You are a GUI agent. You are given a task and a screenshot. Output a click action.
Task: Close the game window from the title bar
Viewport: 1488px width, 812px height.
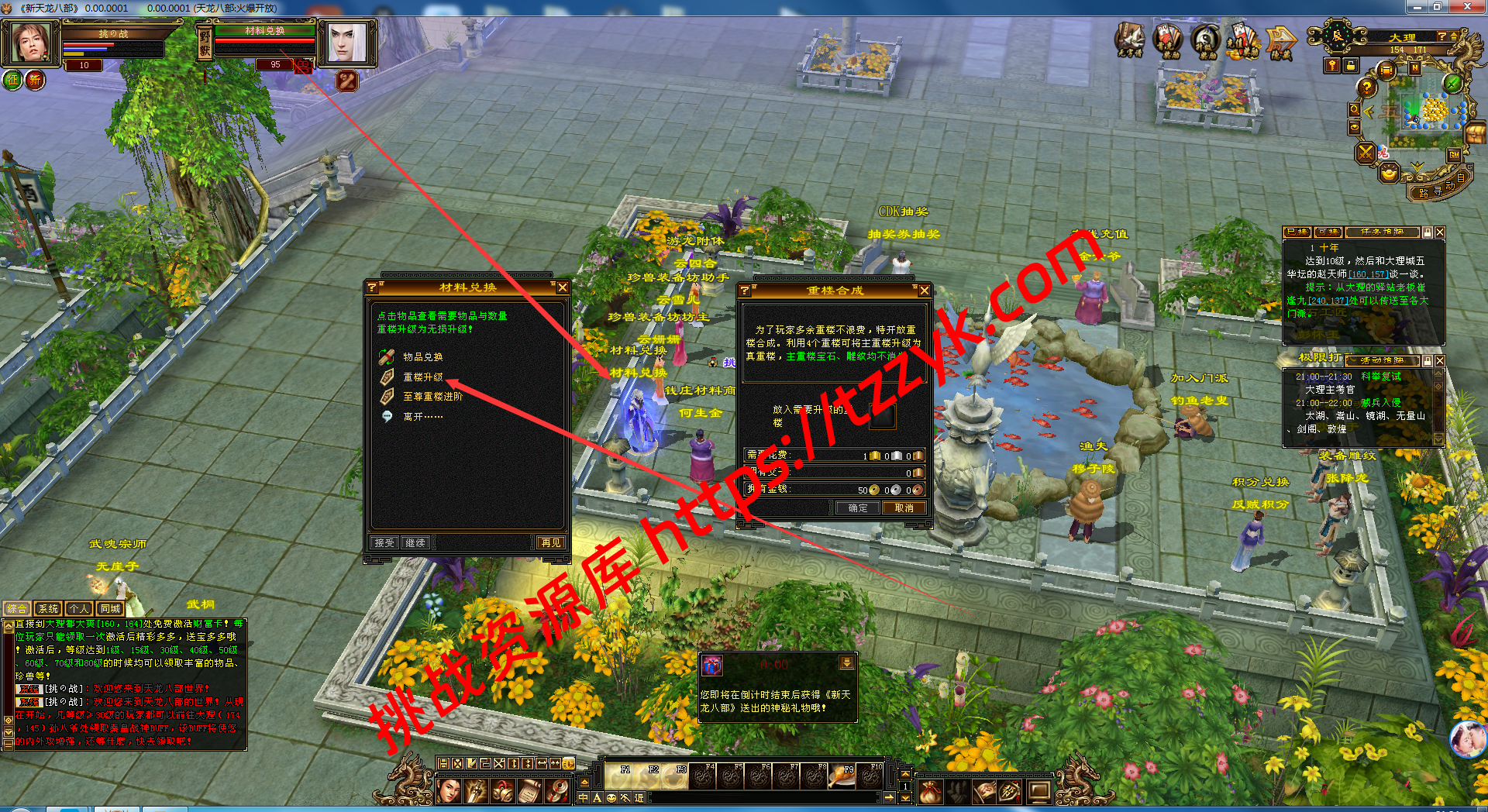[x=1466, y=7]
